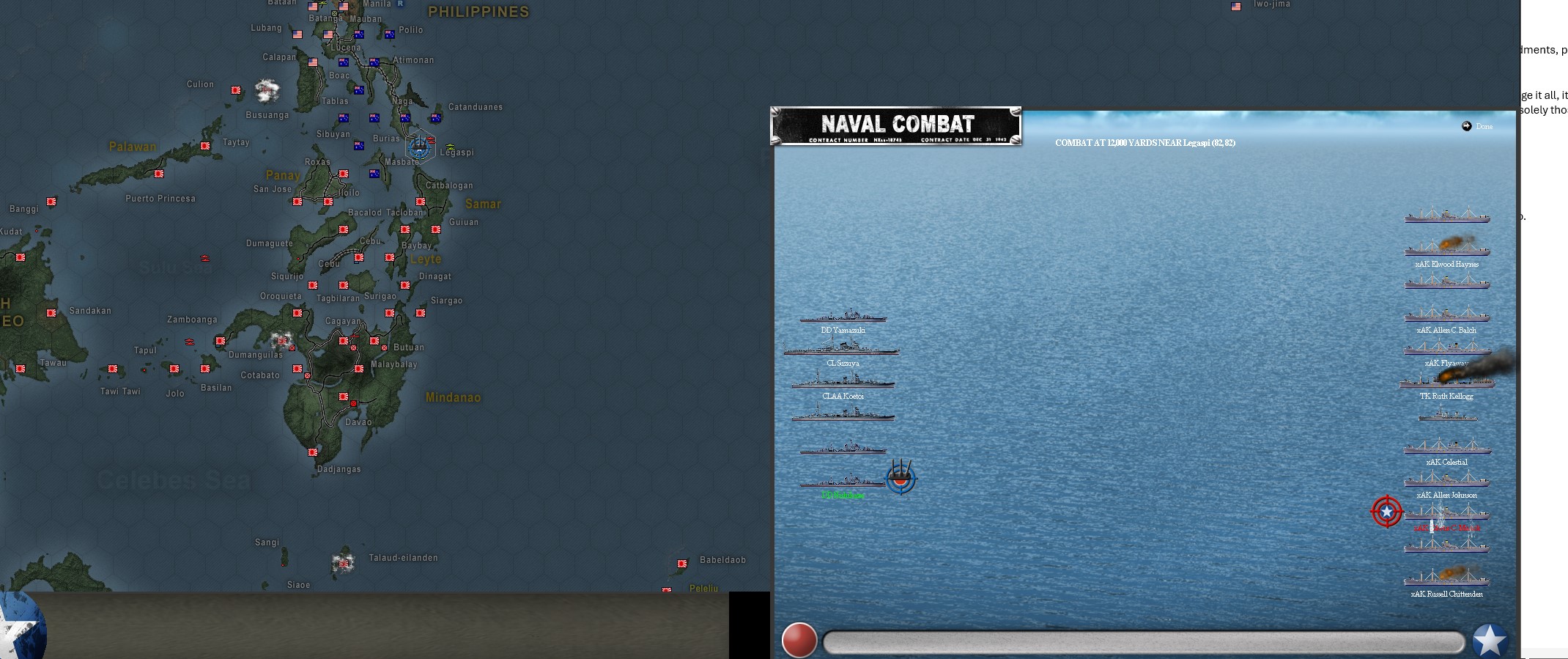Select the Japanese base flag at Culion
This screenshot has width=1568, height=659.
pyautogui.click(x=236, y=90)
